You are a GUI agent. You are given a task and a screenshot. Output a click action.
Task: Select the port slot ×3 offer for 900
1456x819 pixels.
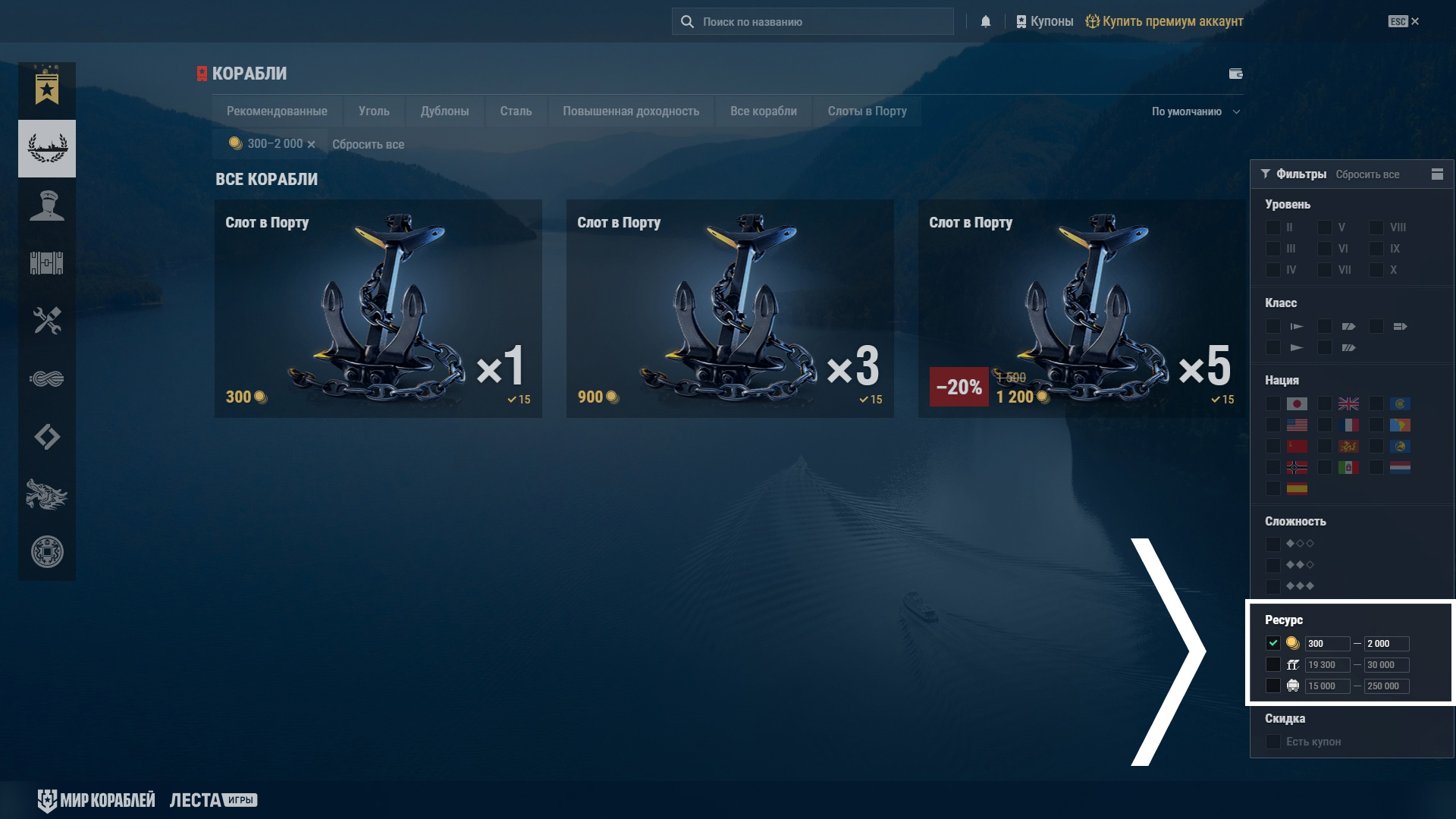tap(730, 309)
